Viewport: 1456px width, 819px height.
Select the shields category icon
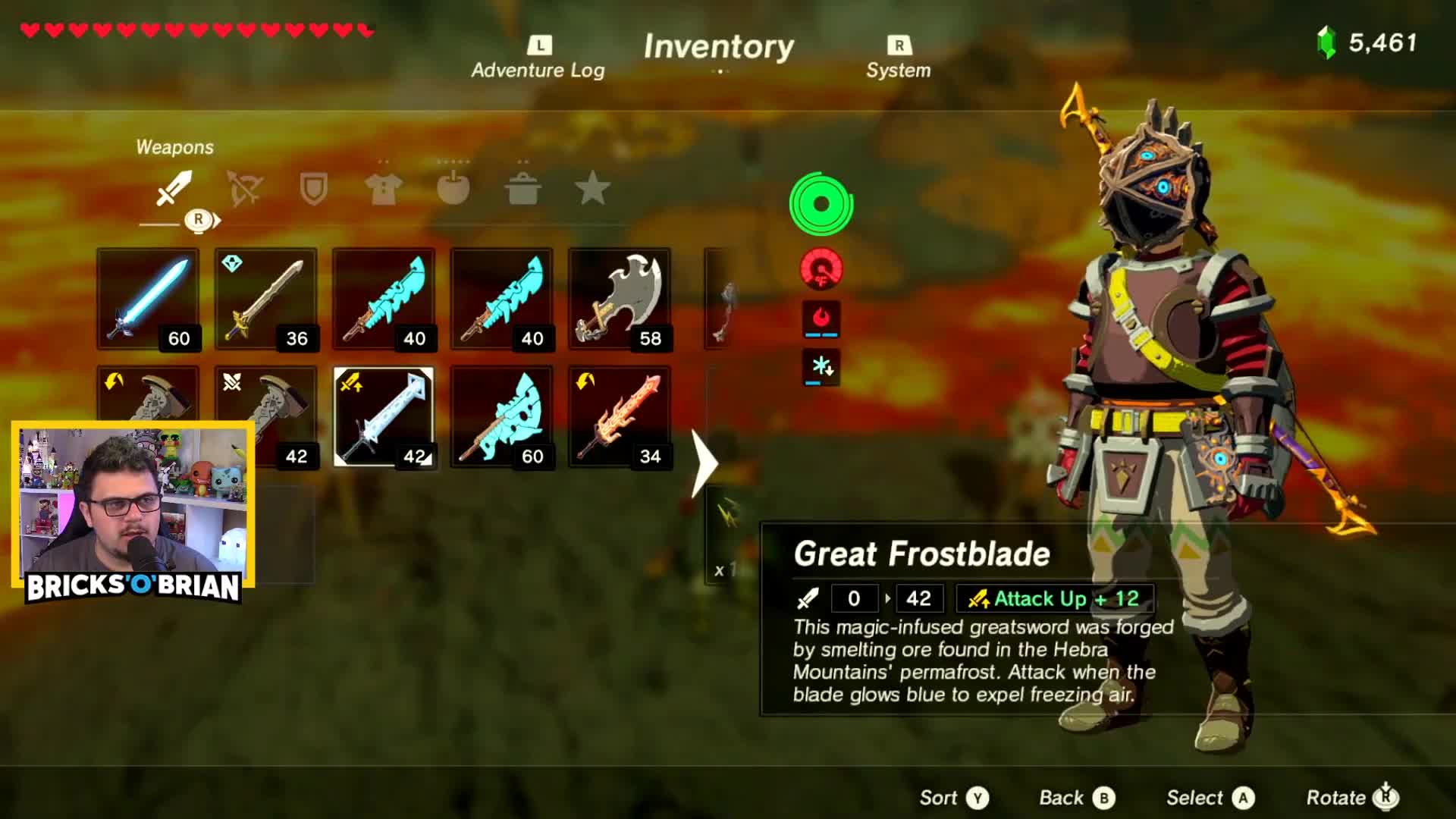312,190
